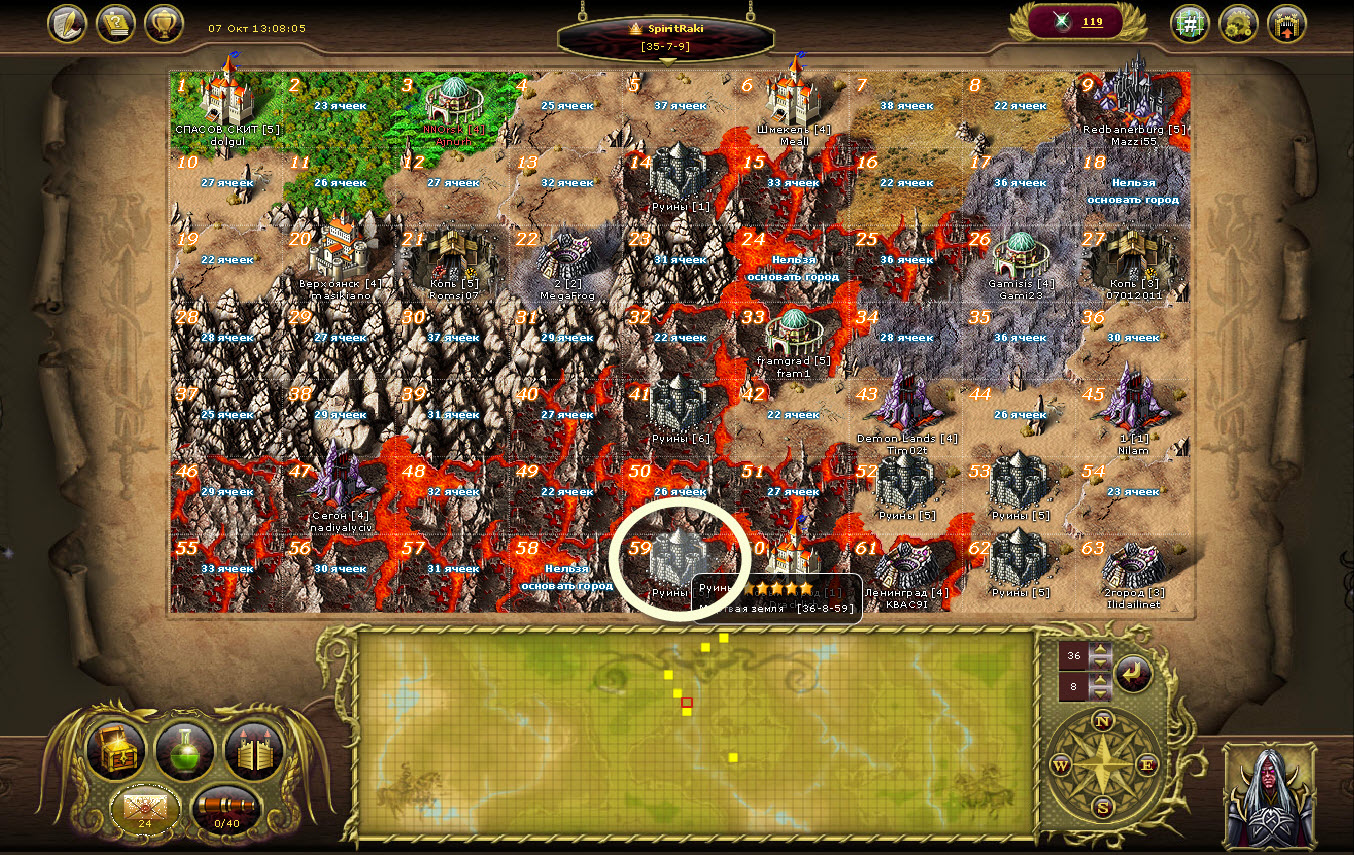Screen dimensions: 1354x855
Task: Open the green potion flask panel
Action: (185, 751)
